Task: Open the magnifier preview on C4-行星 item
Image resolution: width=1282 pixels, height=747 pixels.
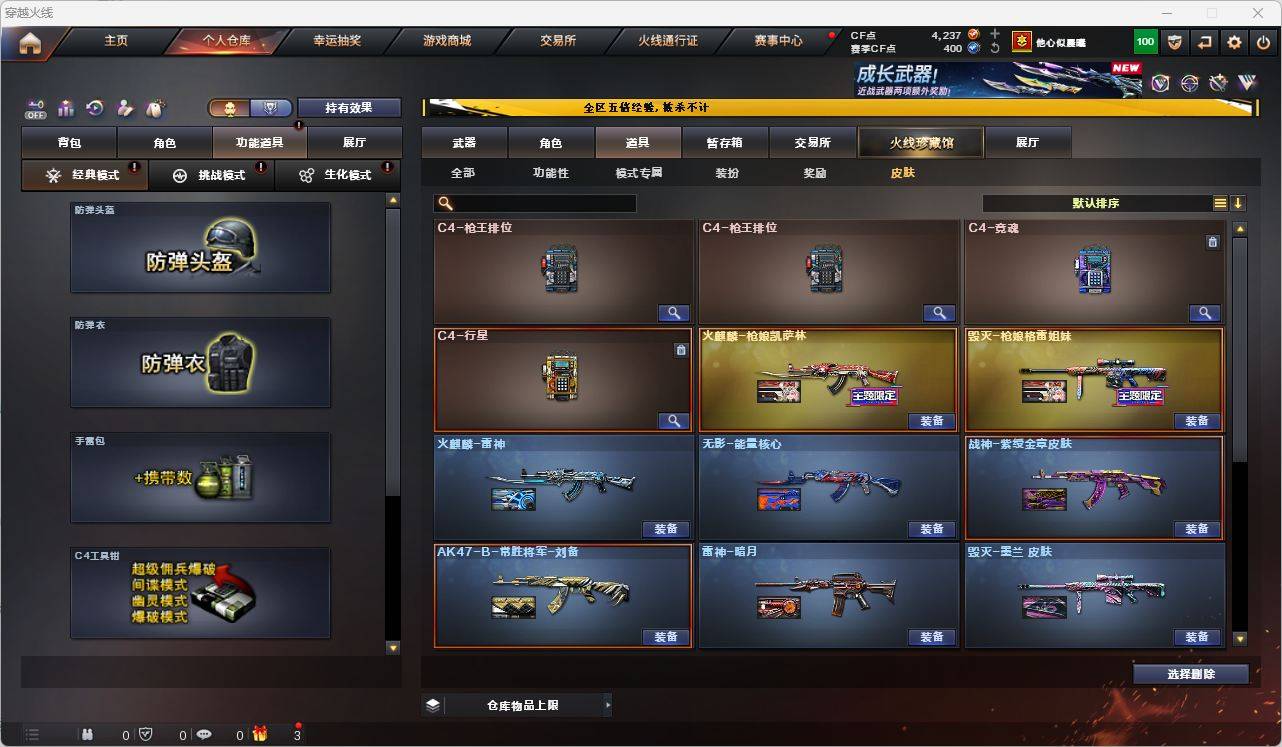Action: (673, 421)
